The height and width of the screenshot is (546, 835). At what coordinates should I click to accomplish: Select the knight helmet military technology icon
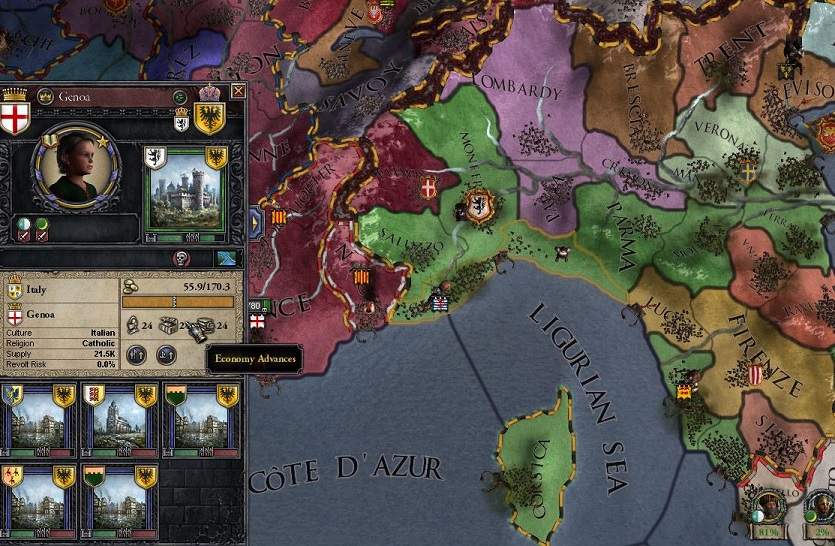click(131, 324)
